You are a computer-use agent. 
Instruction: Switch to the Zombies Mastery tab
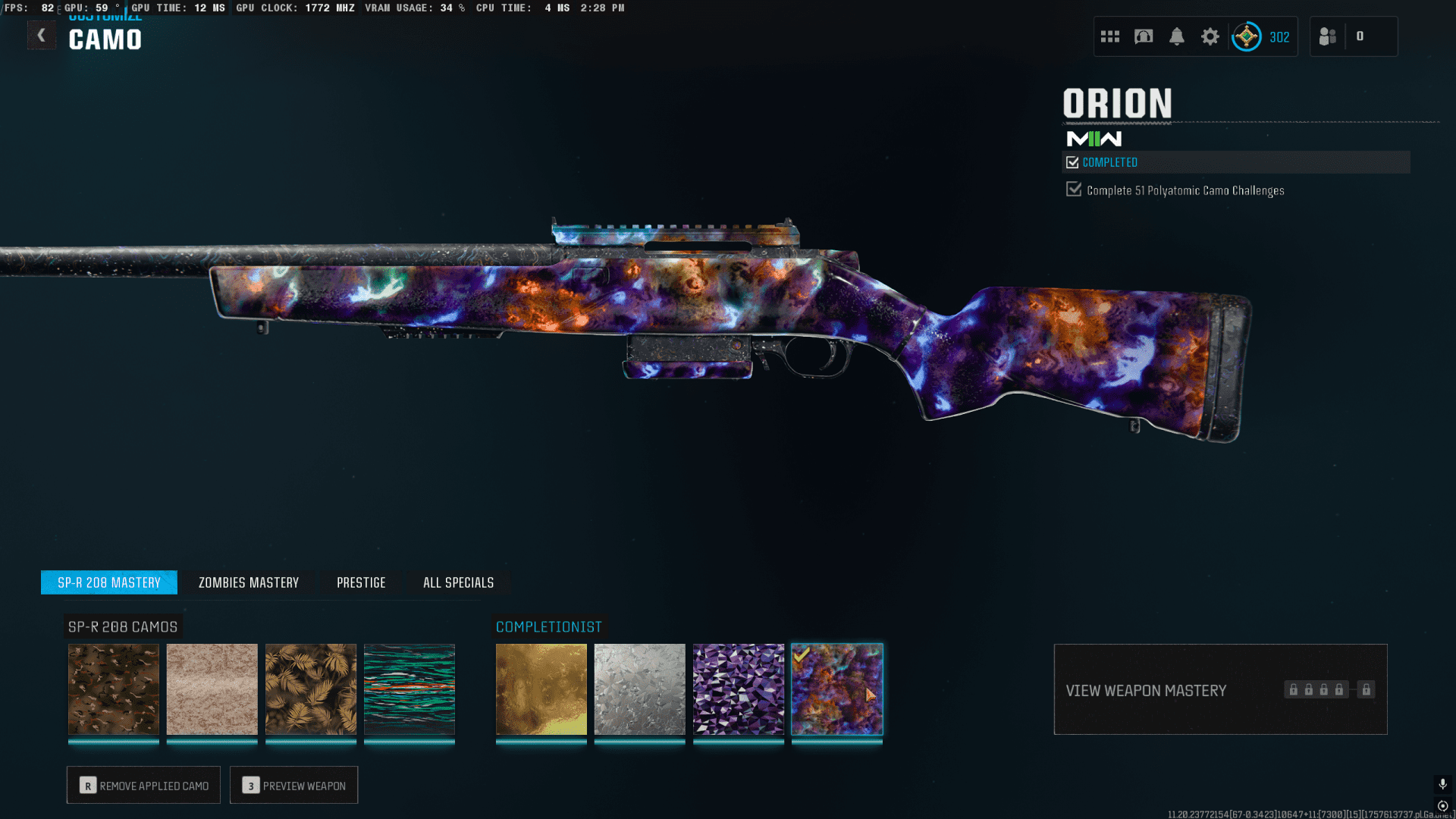249,582
